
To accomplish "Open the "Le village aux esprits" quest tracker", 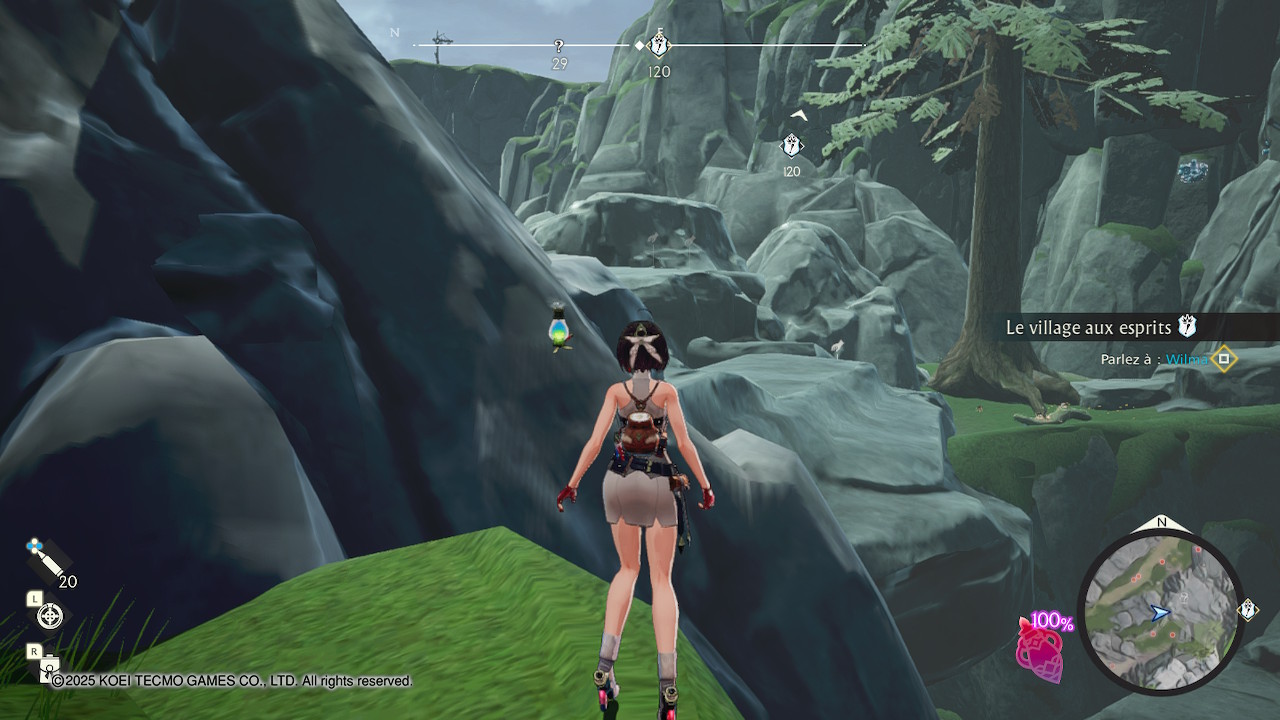I will pyautogui.click(x=1090, y=327).
